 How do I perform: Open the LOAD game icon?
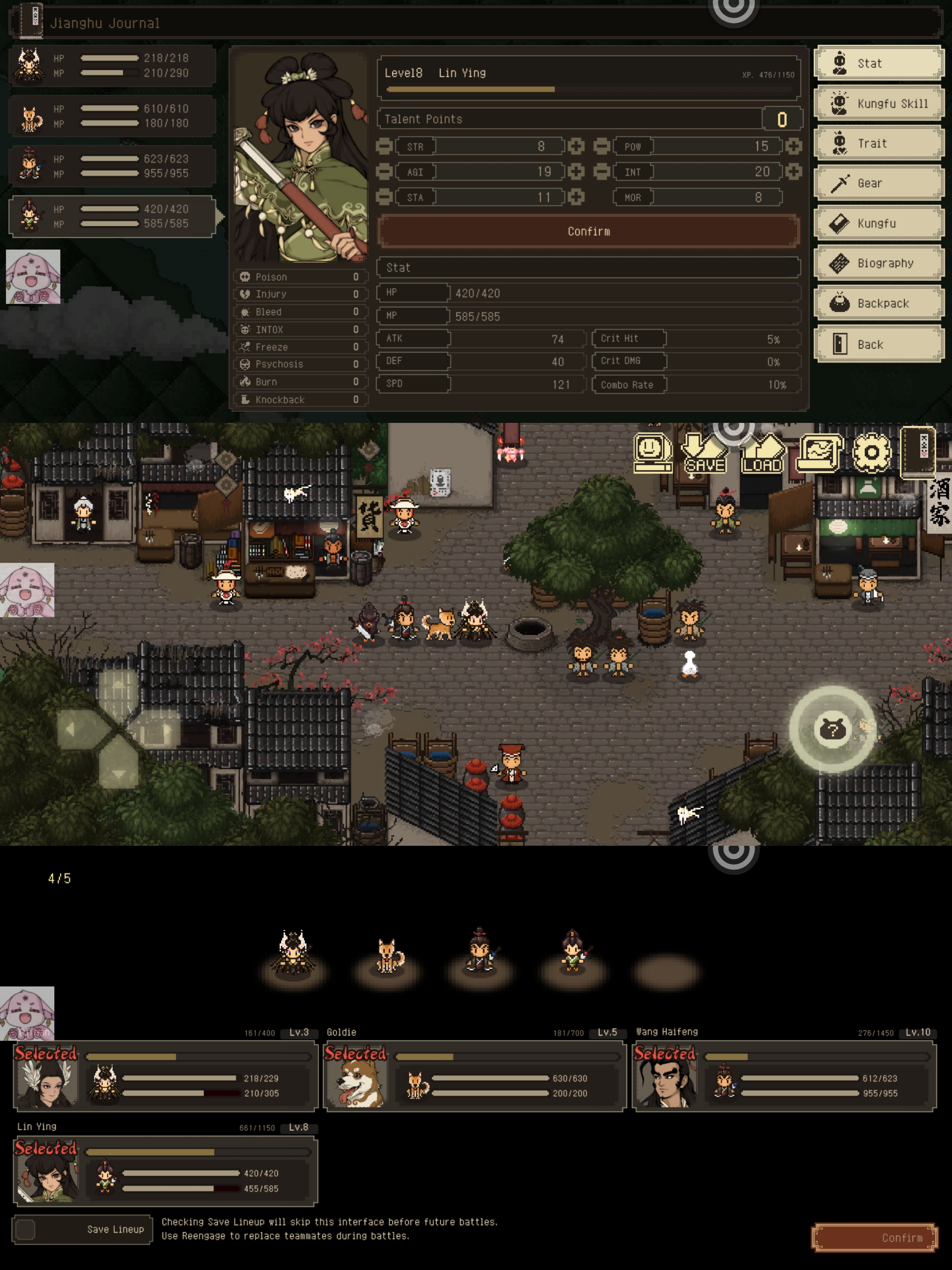click(762, 454)
